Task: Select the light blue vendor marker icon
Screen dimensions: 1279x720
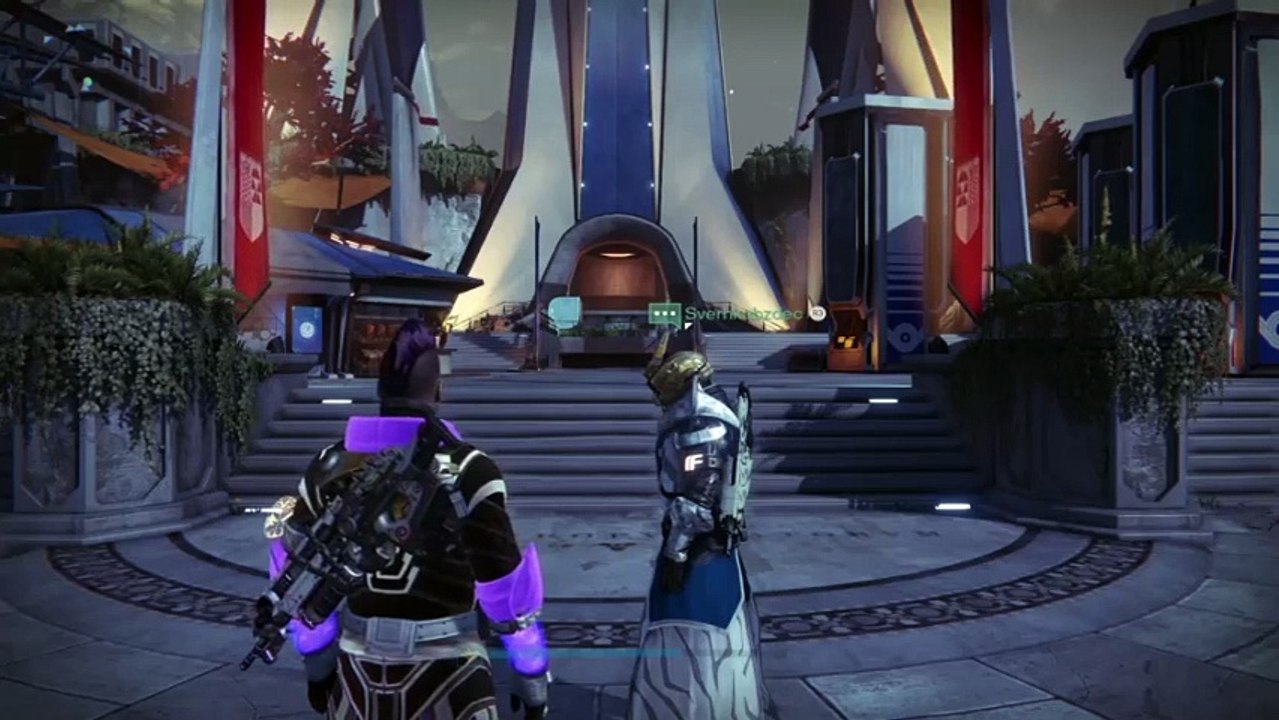Action: pos(565,313)
